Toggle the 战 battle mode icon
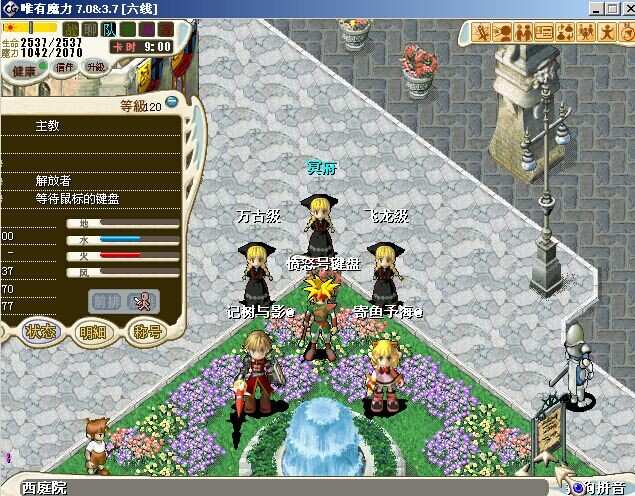The height and width of the screenshot is (496, 635). pyautogui.click(x=70, y=28)
